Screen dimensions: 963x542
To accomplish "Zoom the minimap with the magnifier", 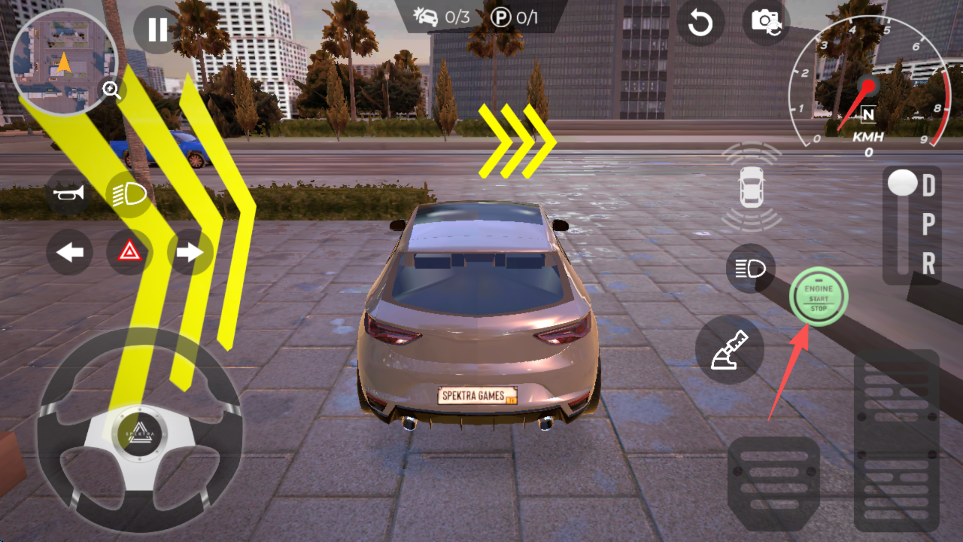I will click(111, 91).
